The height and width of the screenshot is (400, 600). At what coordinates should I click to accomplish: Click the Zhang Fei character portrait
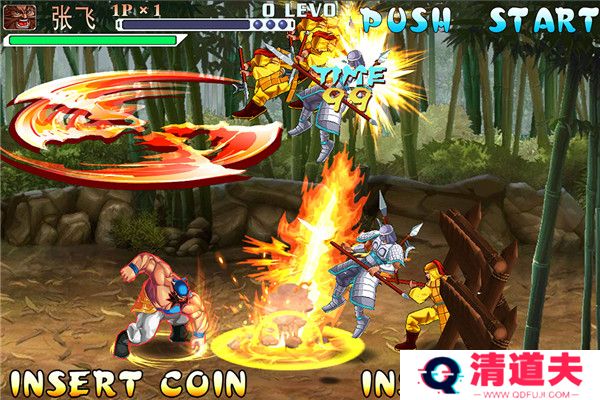click(x=23, y=18)
